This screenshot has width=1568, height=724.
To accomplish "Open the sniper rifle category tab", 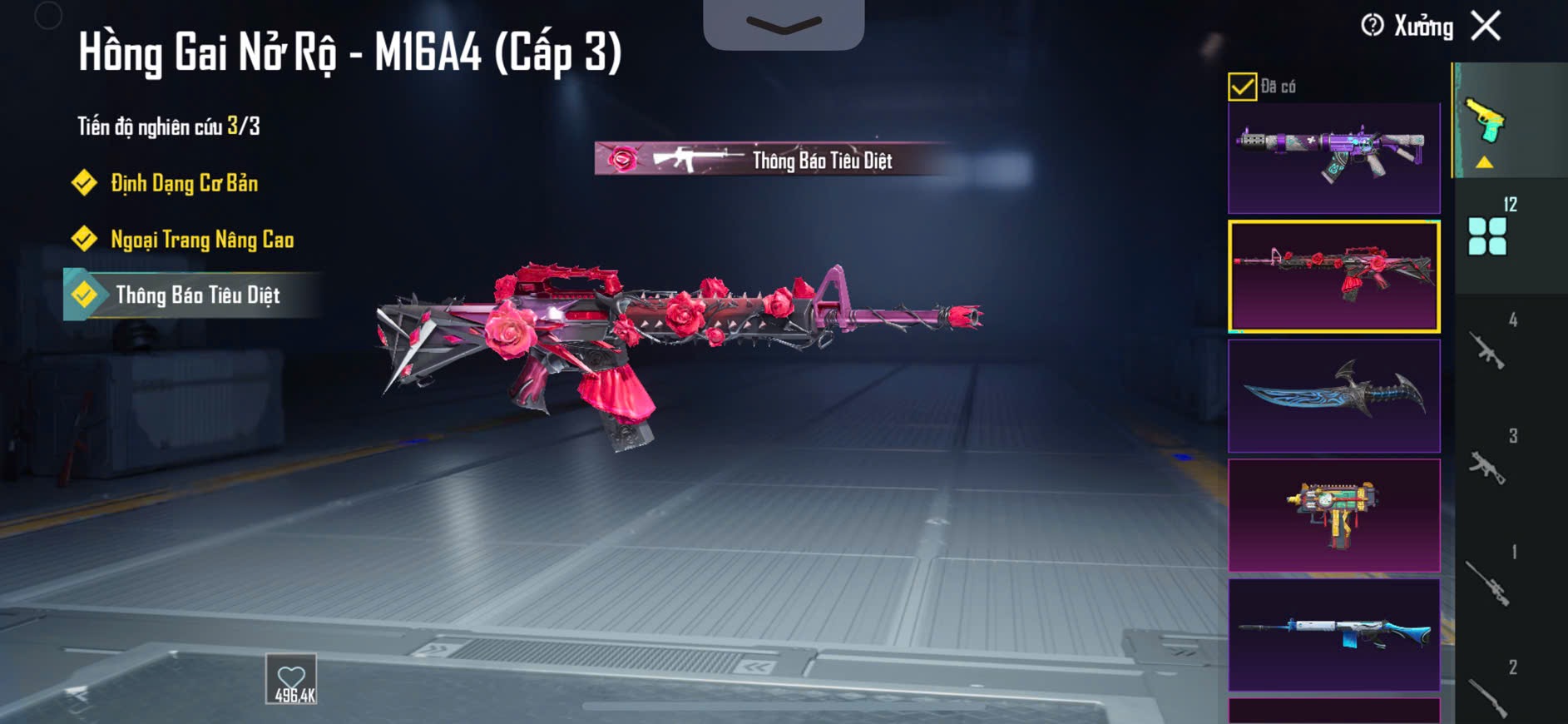I will coord(1489,581).
